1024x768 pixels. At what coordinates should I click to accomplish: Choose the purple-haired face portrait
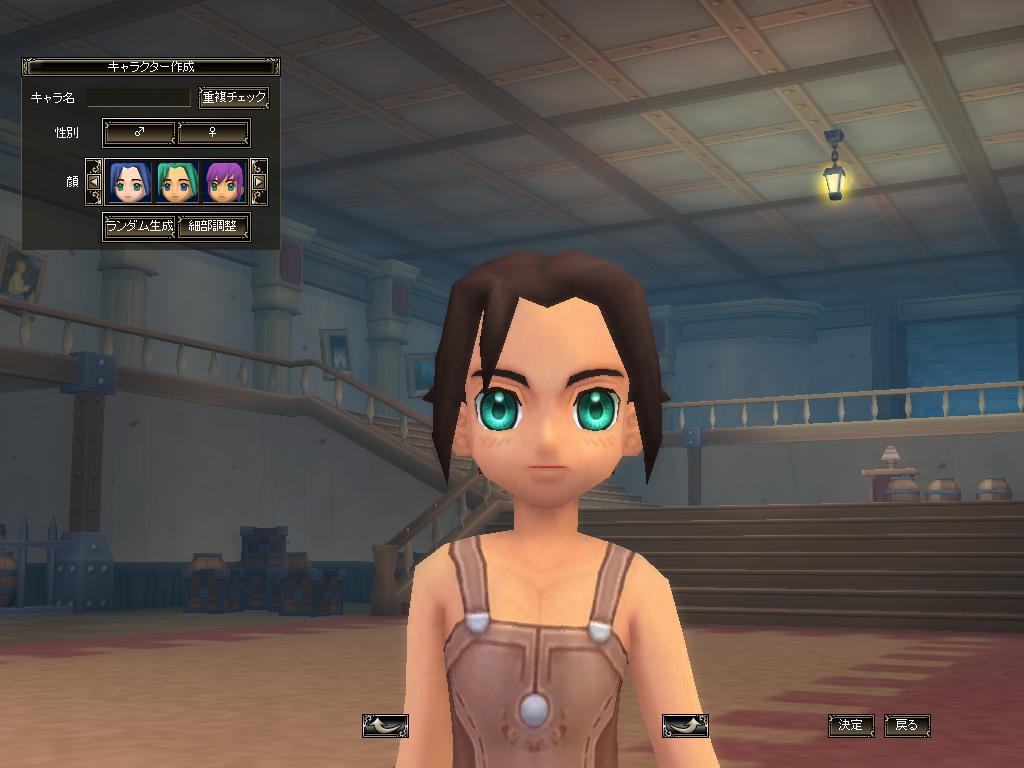click(x=224, y=182)
